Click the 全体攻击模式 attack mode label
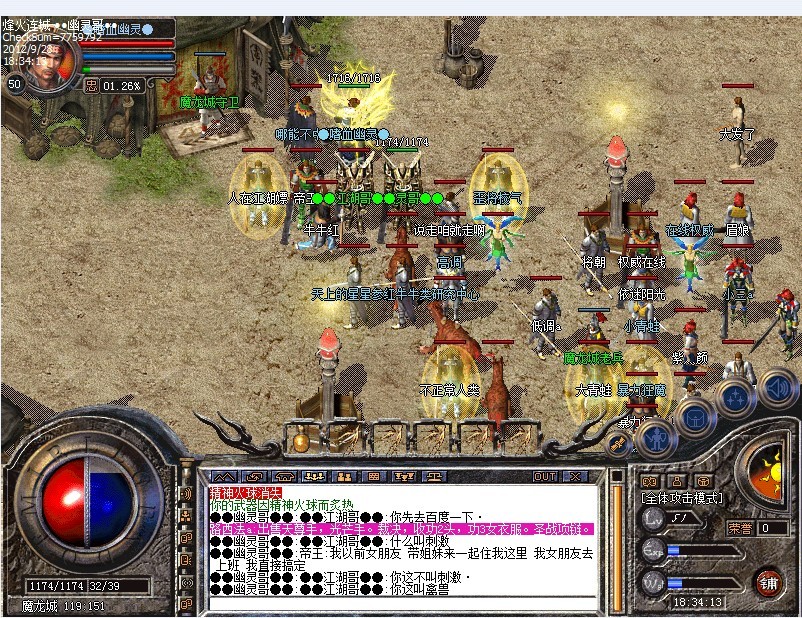 click(679, 497)
